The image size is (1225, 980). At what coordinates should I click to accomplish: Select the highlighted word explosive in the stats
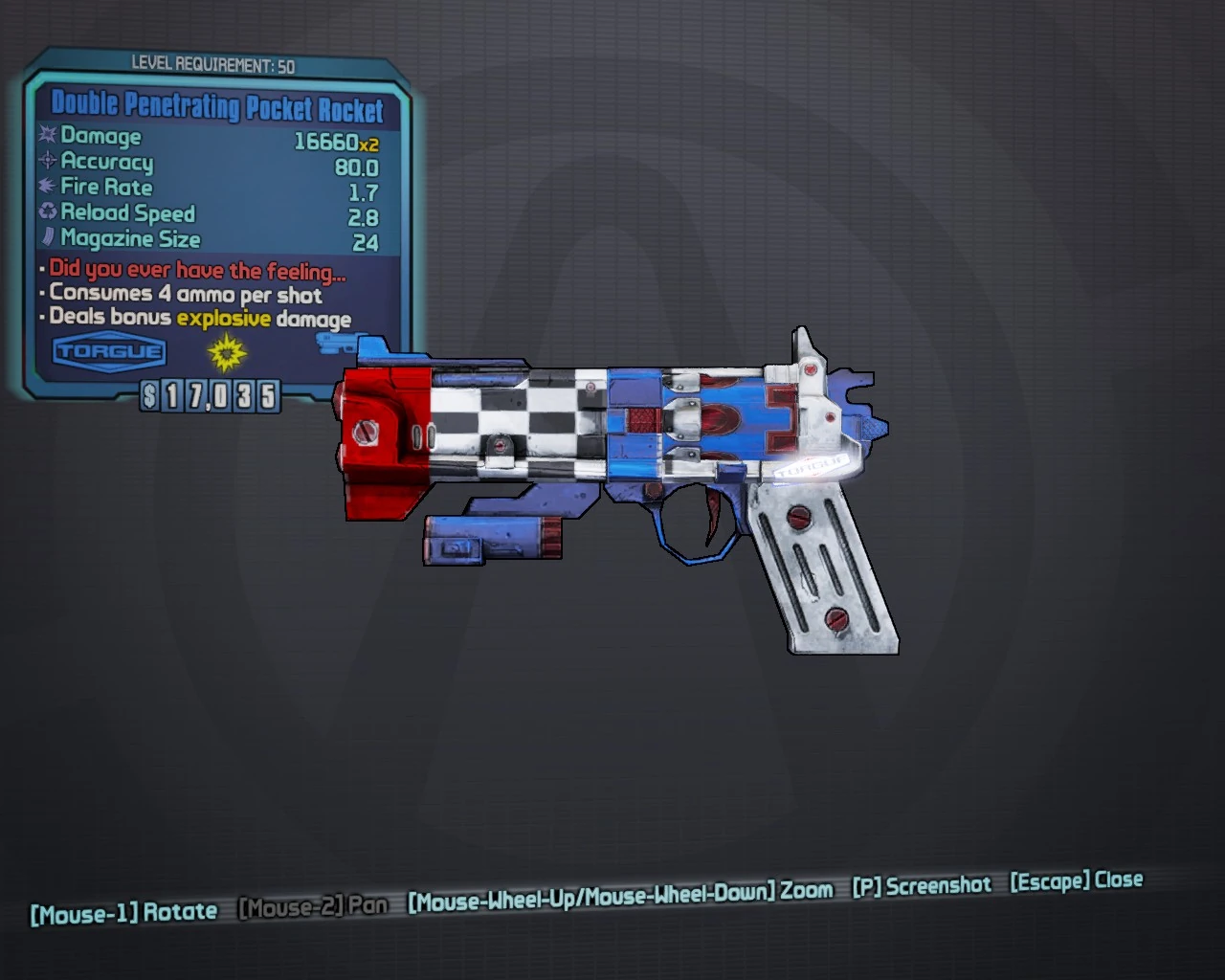223,318
